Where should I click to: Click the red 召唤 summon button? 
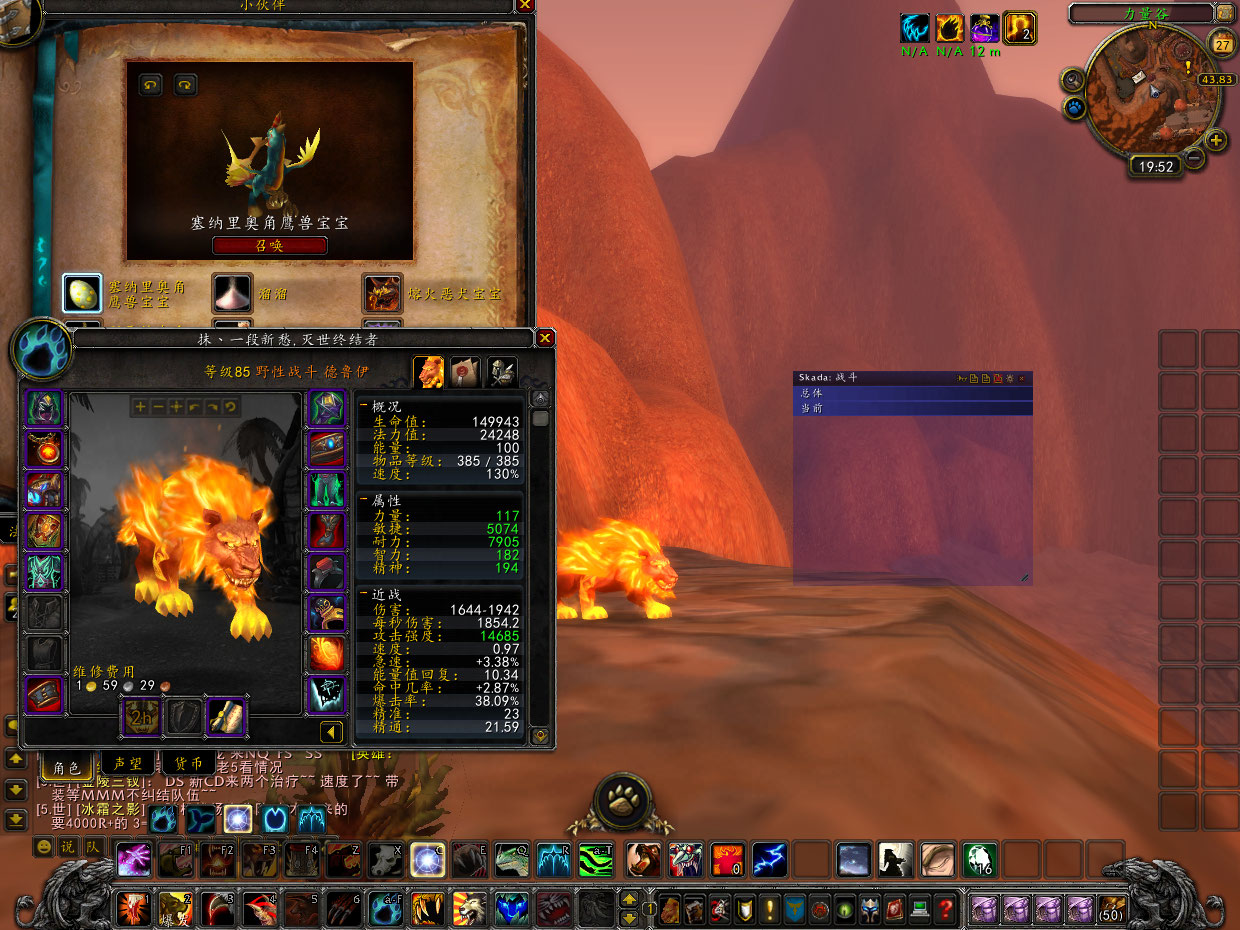pyautogui.click(x=269, y=246)
